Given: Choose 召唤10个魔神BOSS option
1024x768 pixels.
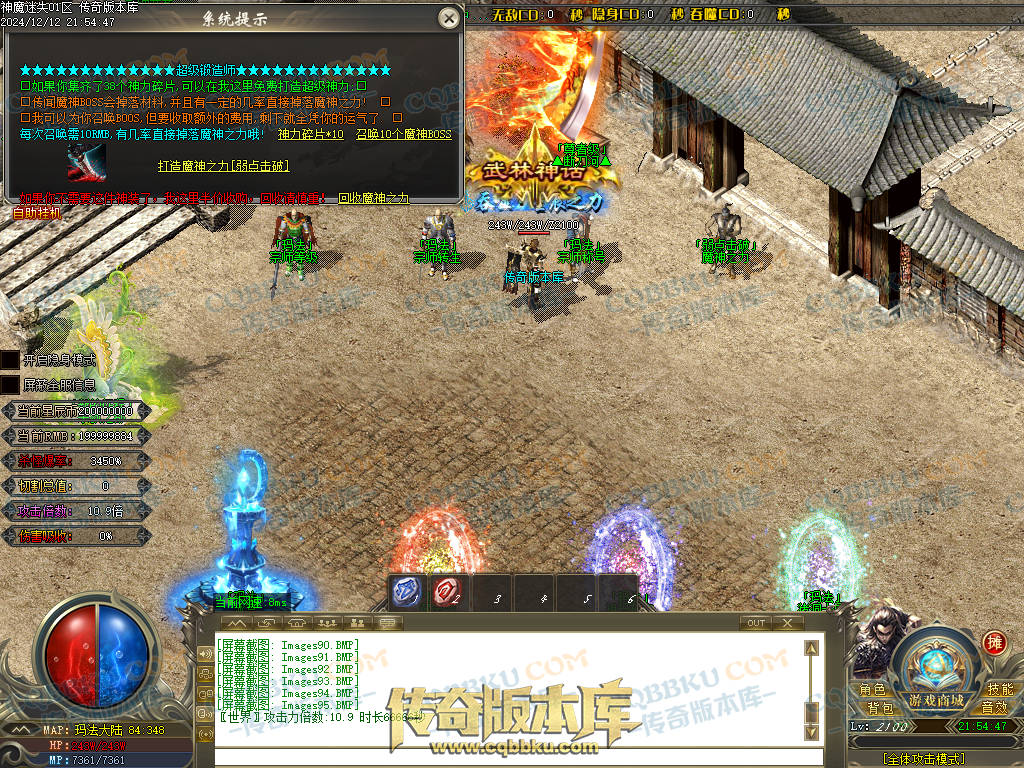Looking at the screenshot, I should [x=404, y=134].
